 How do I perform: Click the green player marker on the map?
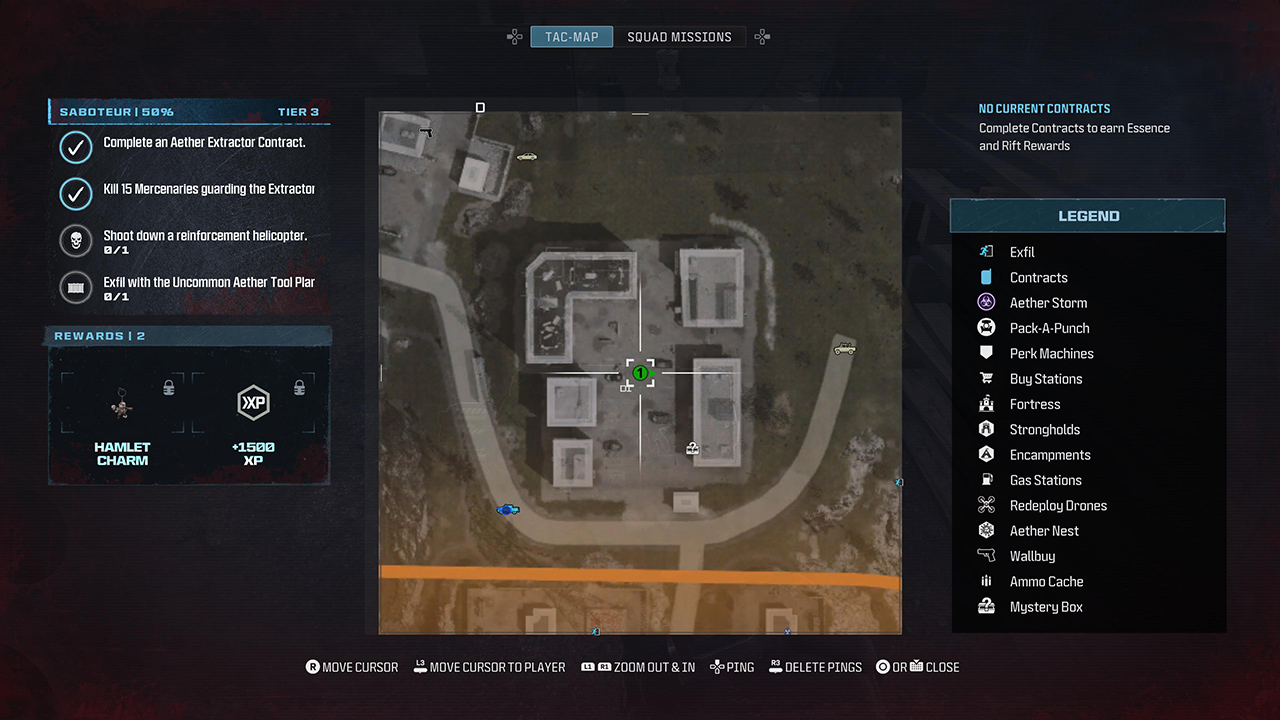click(640, 374)
